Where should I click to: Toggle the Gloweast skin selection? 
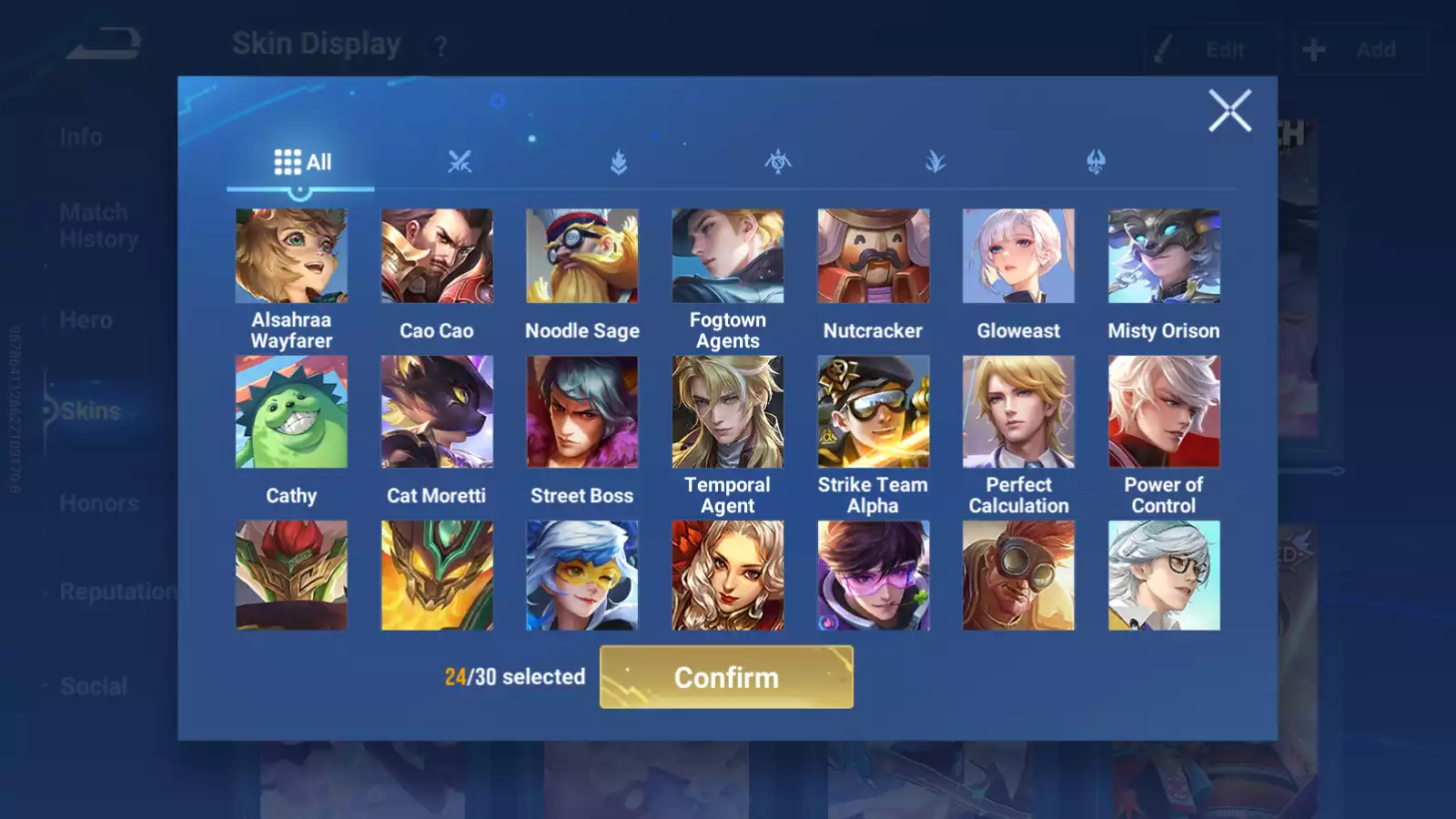(1018, 256)
